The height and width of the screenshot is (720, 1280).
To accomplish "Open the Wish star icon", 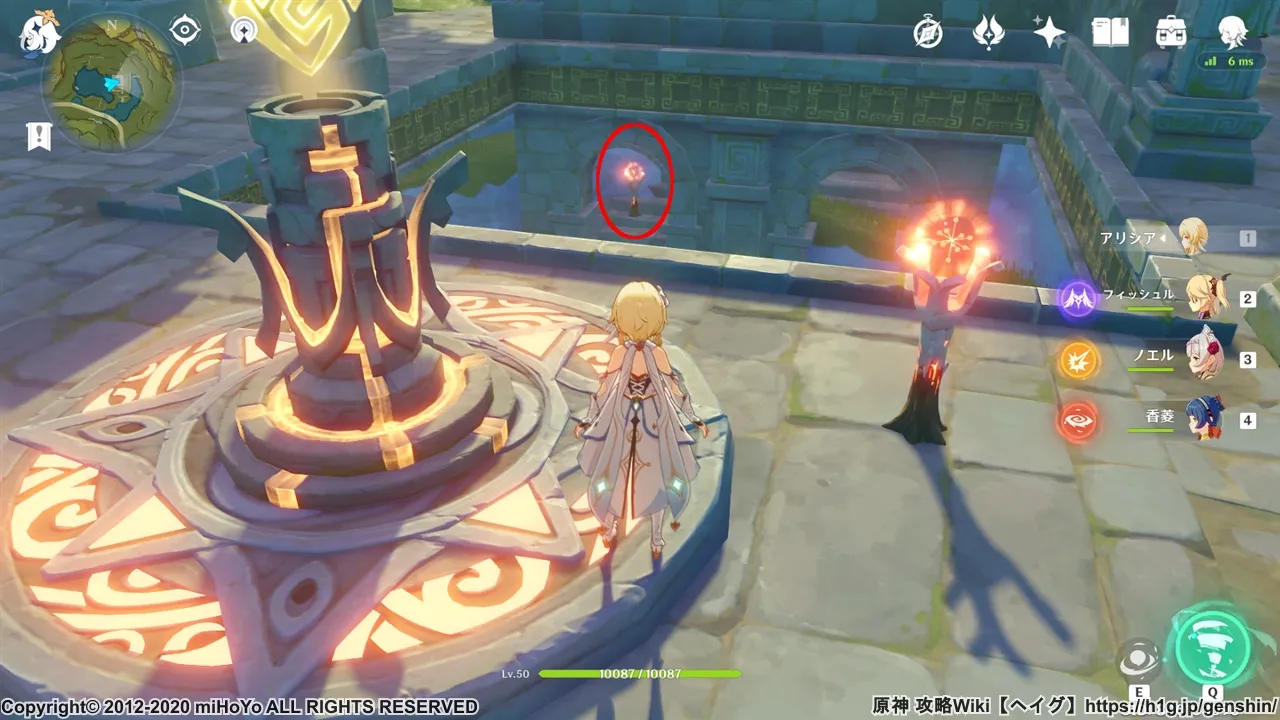I will tap(1049, 33).
